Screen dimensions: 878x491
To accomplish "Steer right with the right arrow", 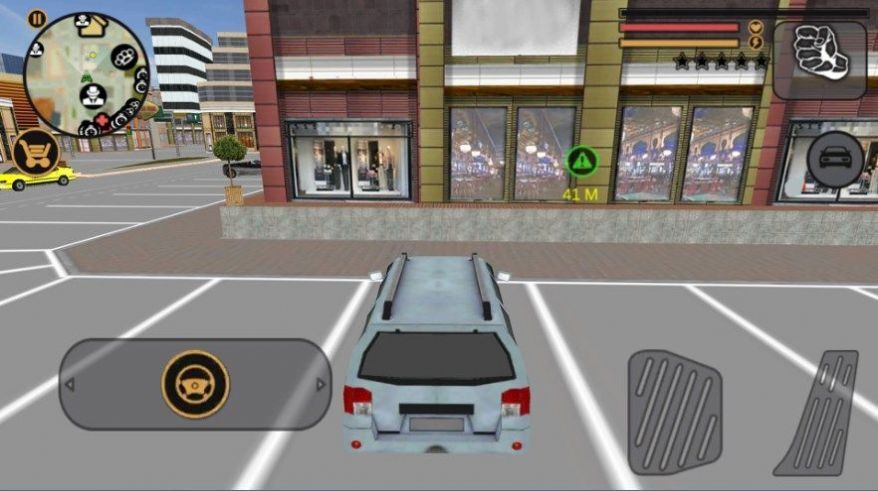I will tap(320, 385).
